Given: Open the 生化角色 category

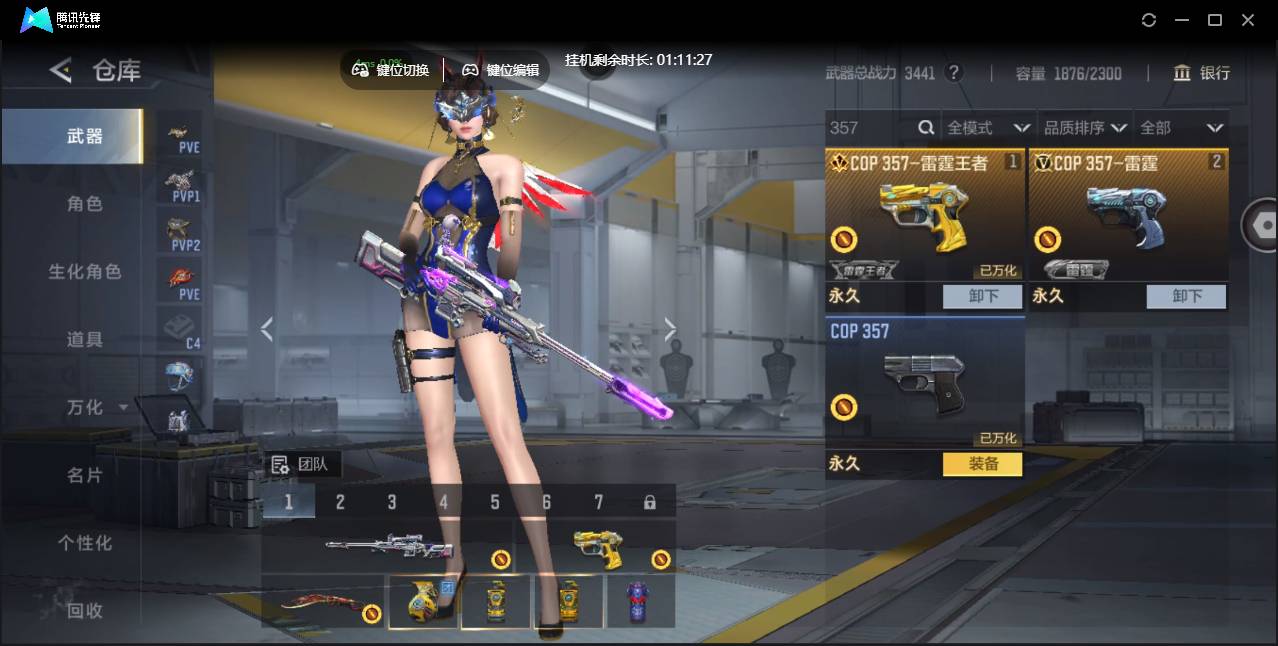Looking at the screenshot, I should click(x=85, y=272).
